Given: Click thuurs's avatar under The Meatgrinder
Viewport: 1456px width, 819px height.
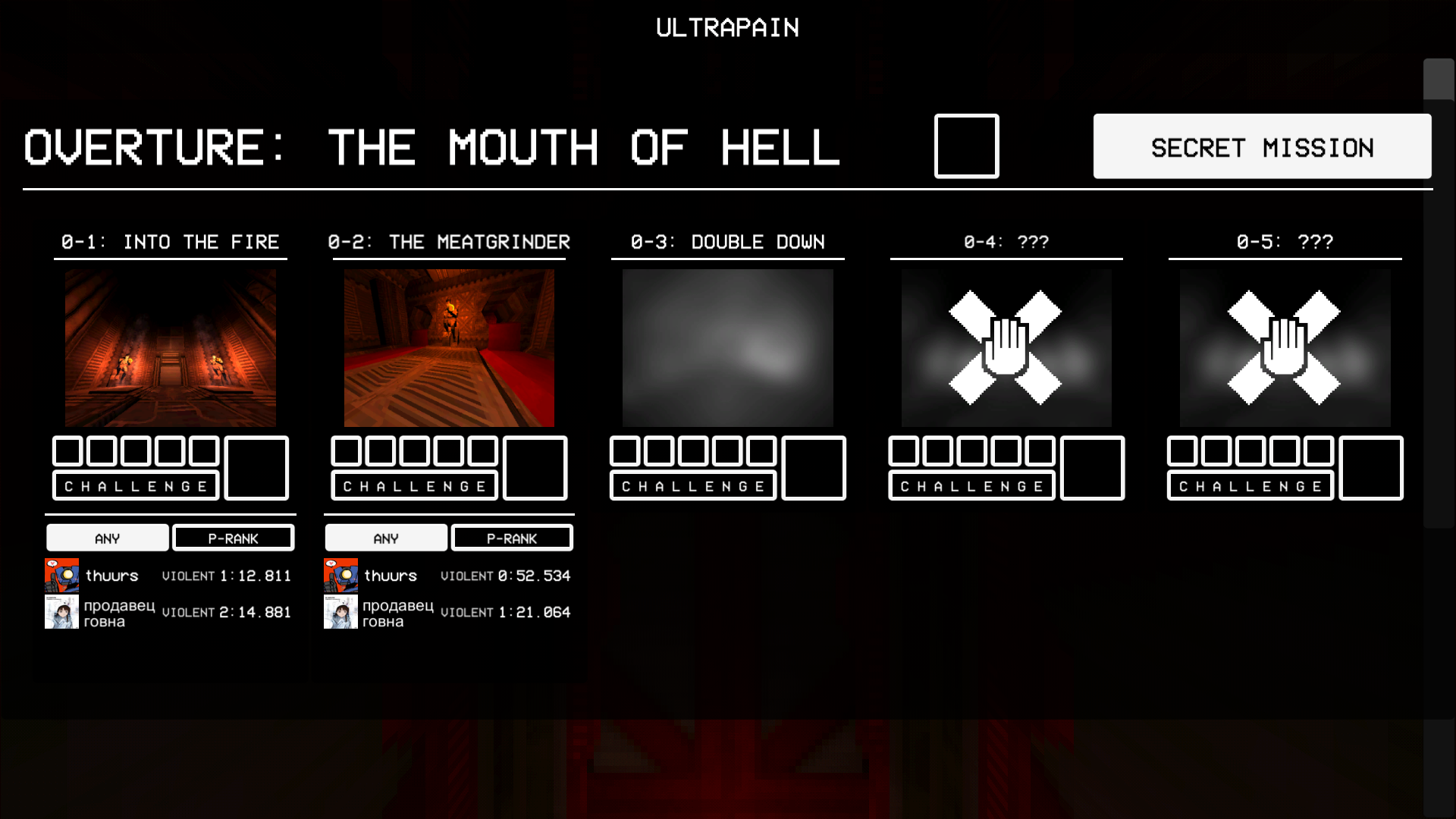Looking at the screenshot, I should (341, 575).
